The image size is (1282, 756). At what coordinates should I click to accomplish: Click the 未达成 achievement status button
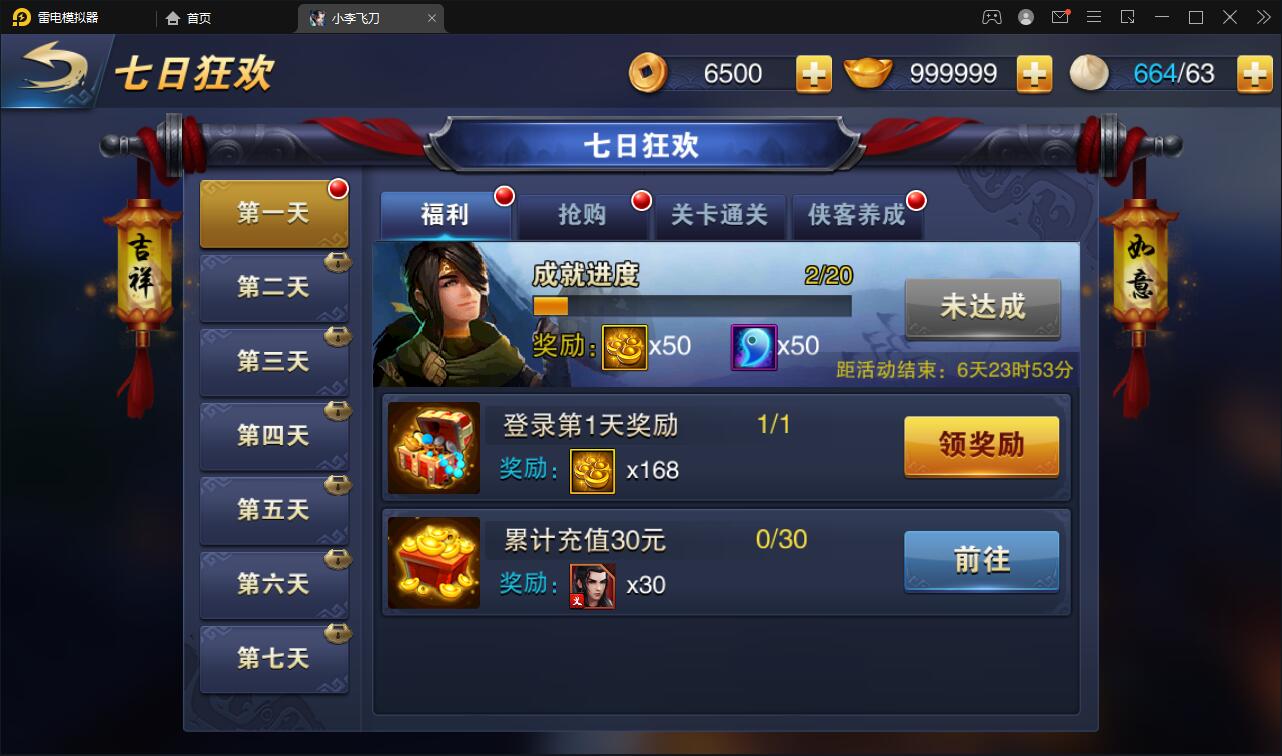coord(982,309)
